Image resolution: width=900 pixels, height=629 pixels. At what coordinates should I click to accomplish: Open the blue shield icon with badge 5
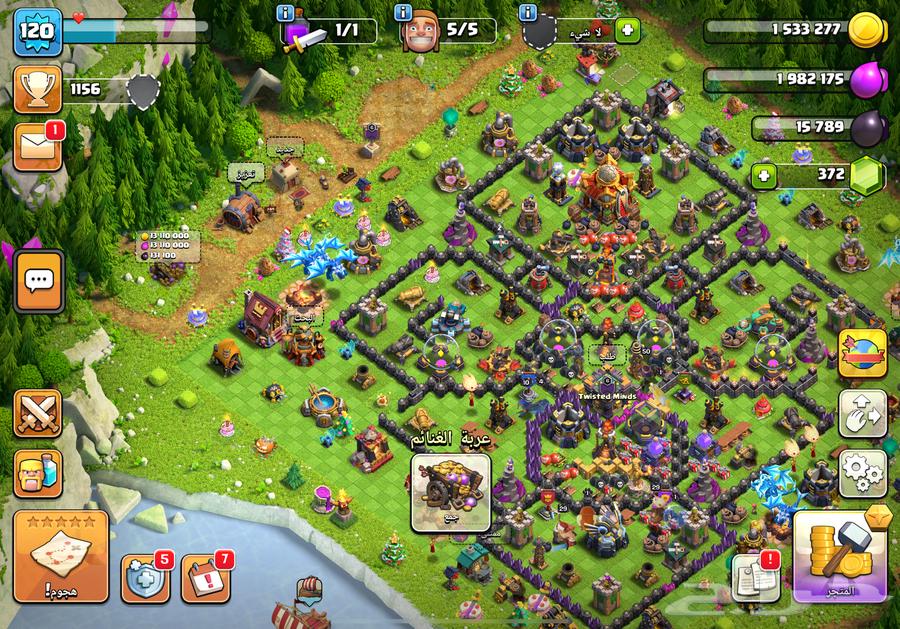pyautogui.click(x=145, y=577)
